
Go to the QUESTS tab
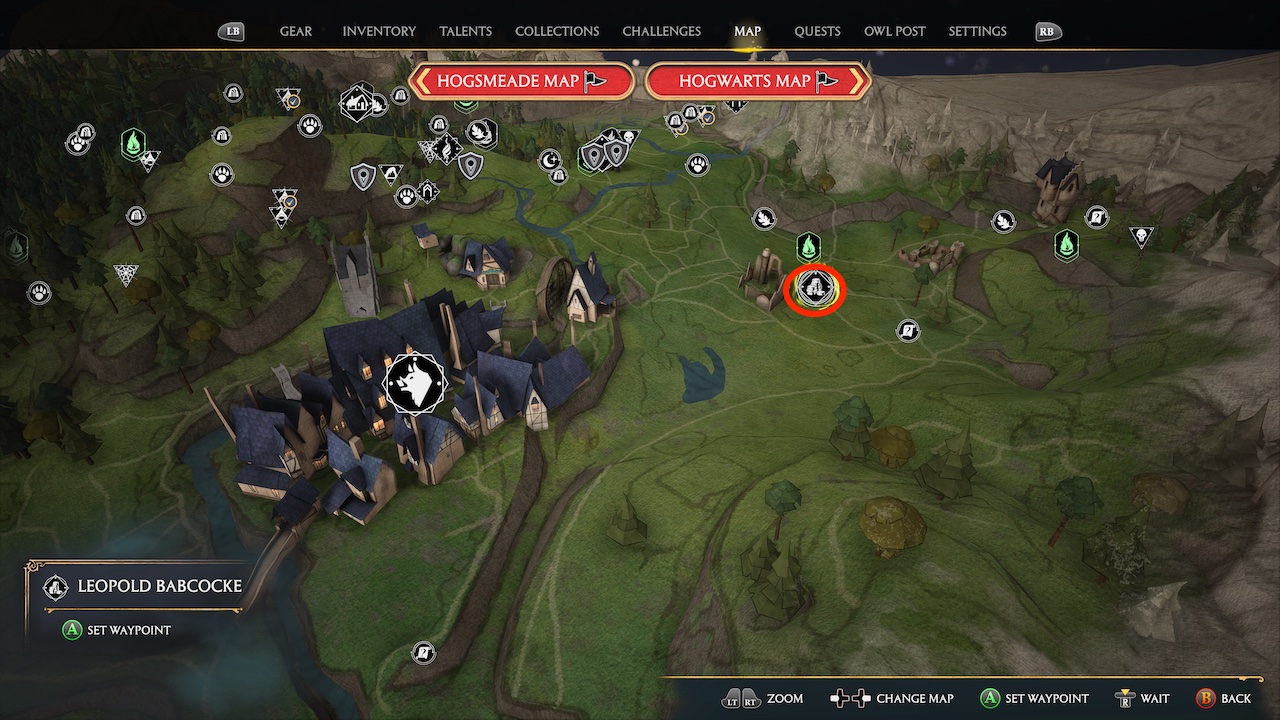pos(817,31)
